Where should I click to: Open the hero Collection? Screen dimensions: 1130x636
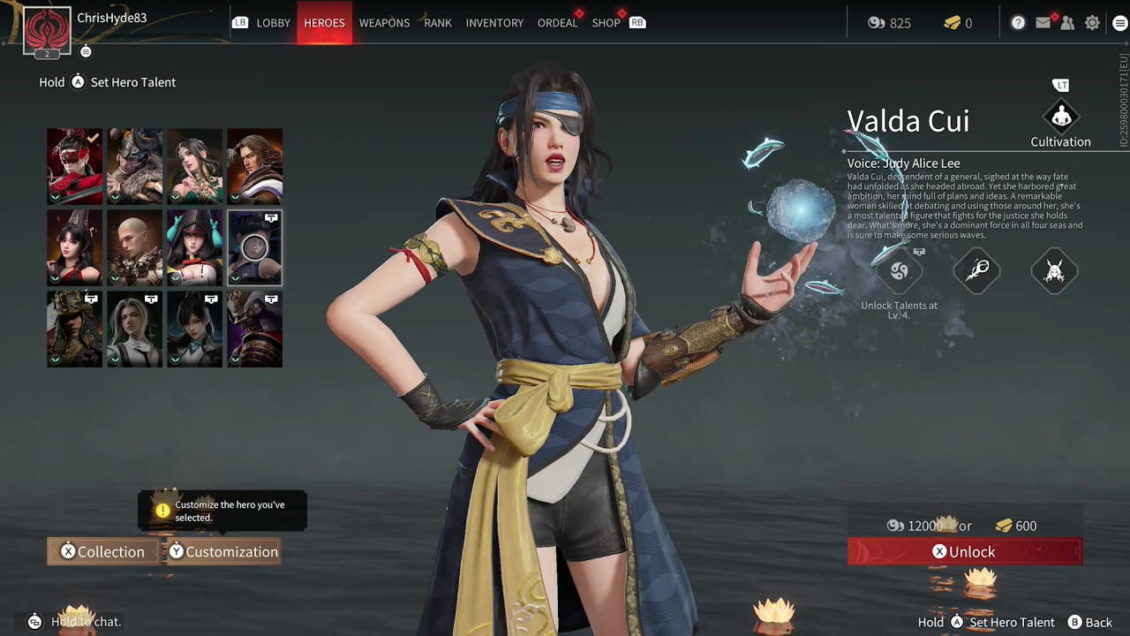102,552
